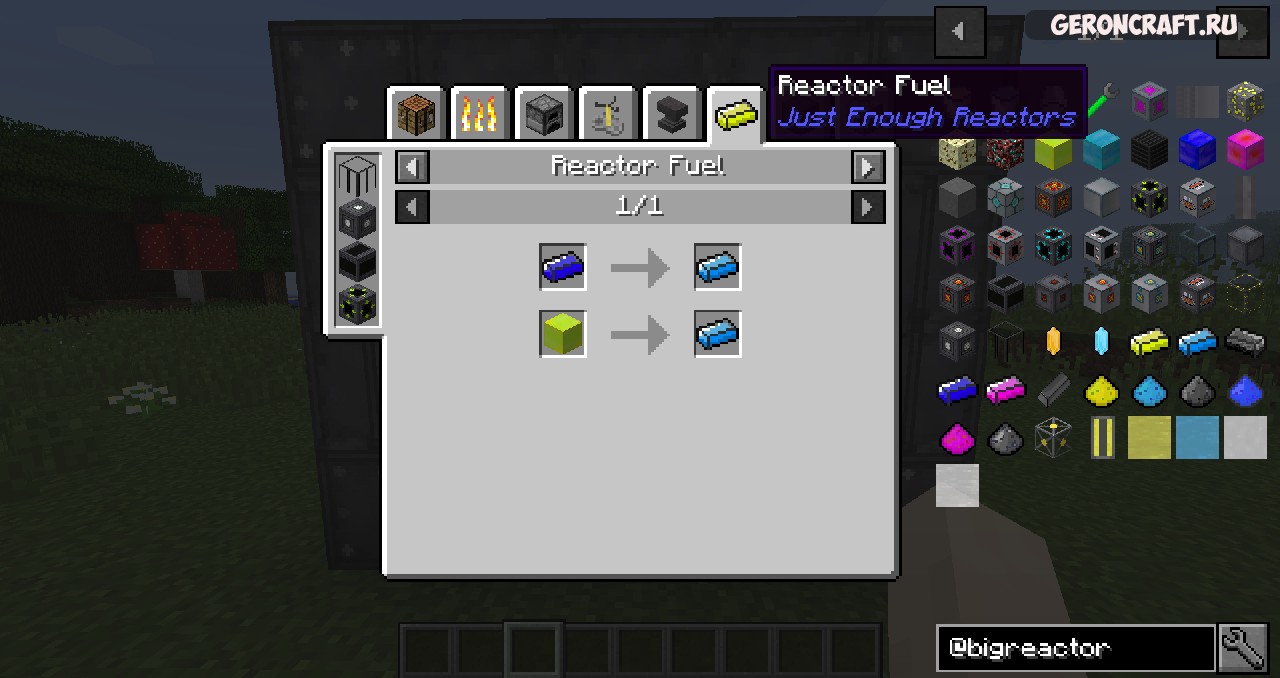Switch to the crafting table tab
Viewport: 1280px width, 678px height.
click(415, 114)
